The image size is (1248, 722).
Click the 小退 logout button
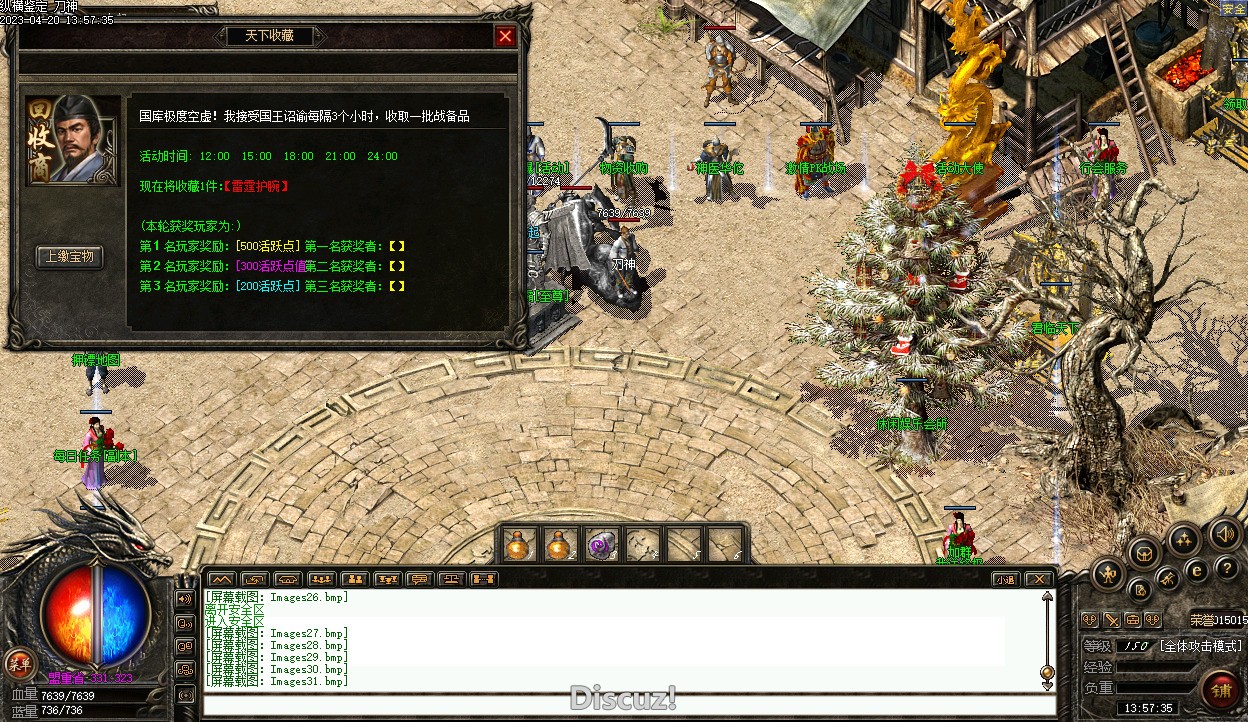point(1004,579)
